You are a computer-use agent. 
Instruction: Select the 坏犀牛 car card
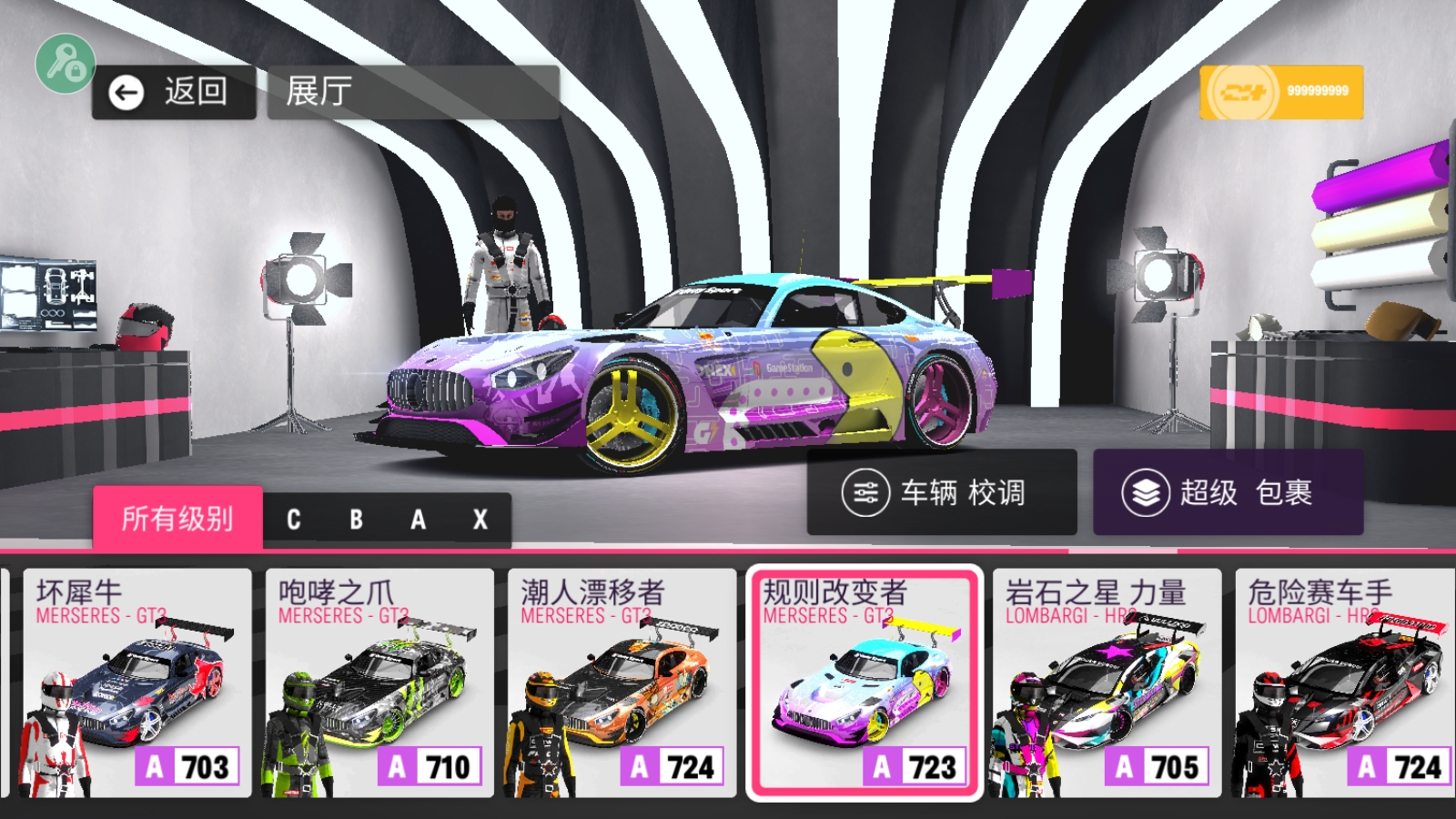[136, 682]
